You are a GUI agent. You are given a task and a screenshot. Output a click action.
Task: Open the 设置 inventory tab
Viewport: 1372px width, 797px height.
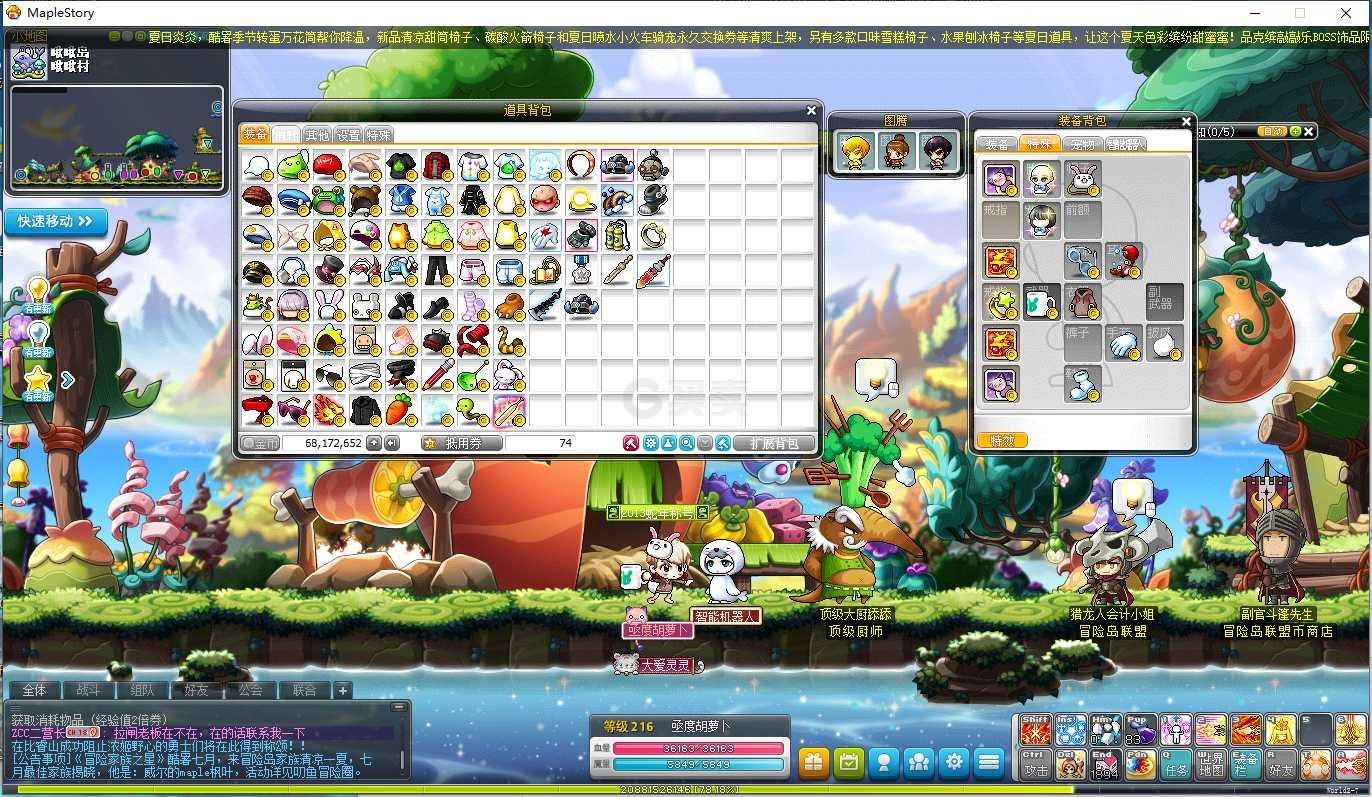click(x=348, y=135)
